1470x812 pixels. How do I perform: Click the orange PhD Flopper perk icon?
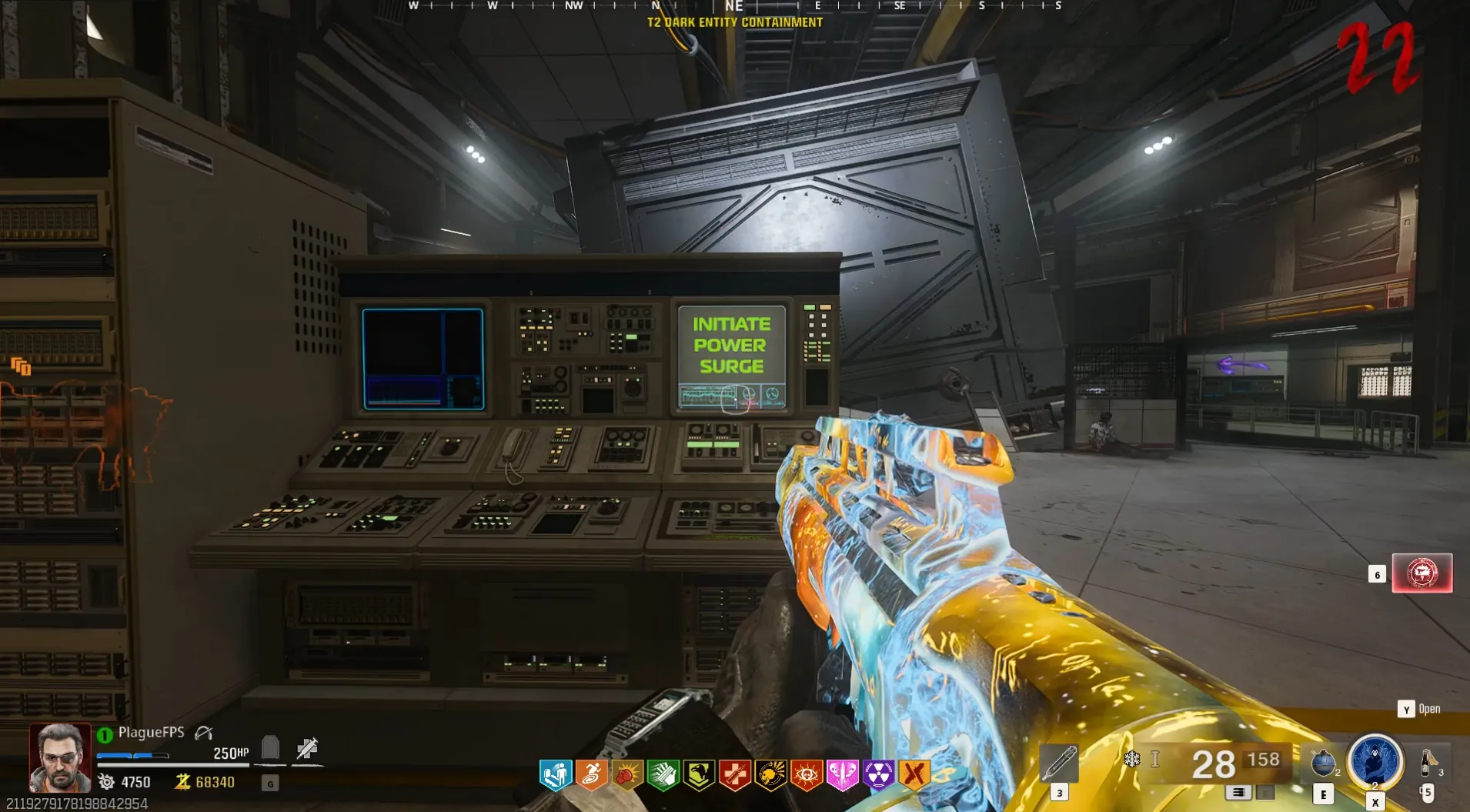(591, 775)
